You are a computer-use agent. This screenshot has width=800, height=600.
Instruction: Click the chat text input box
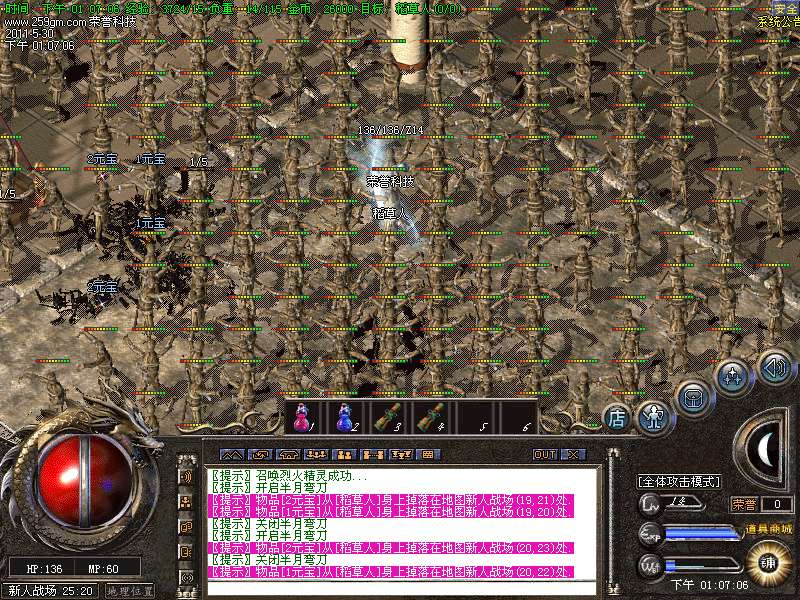[x=400, y=589]
